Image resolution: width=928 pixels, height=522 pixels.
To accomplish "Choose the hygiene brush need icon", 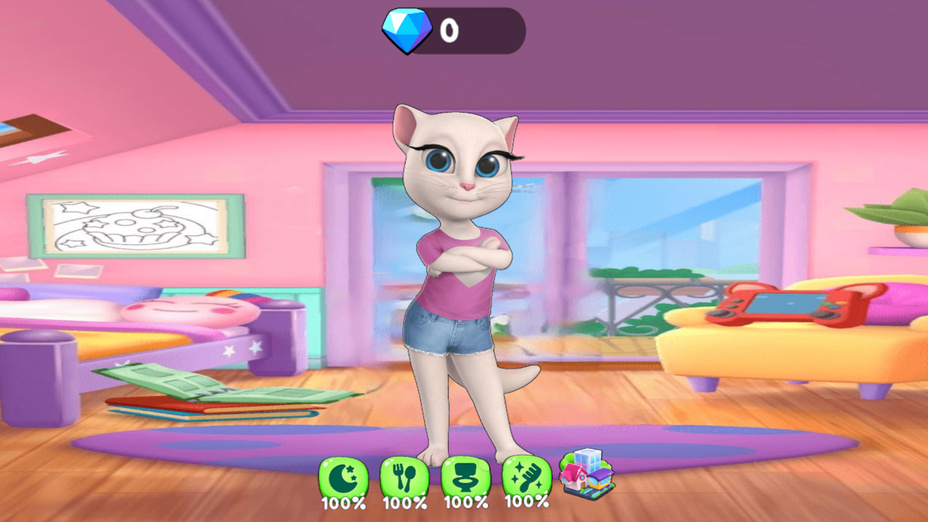I will click(x=526, y=477).
